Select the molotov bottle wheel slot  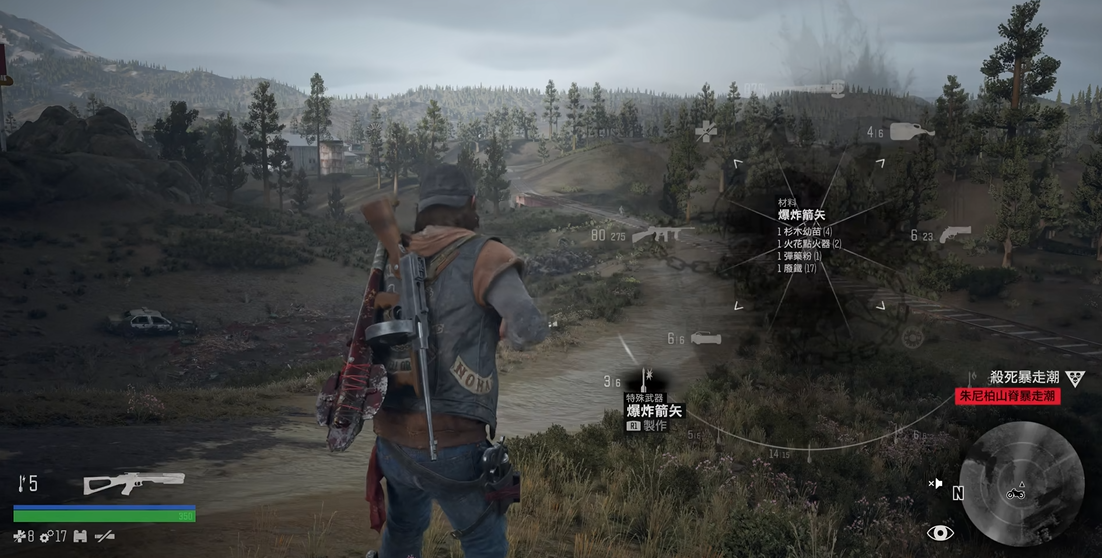point(911,130)
